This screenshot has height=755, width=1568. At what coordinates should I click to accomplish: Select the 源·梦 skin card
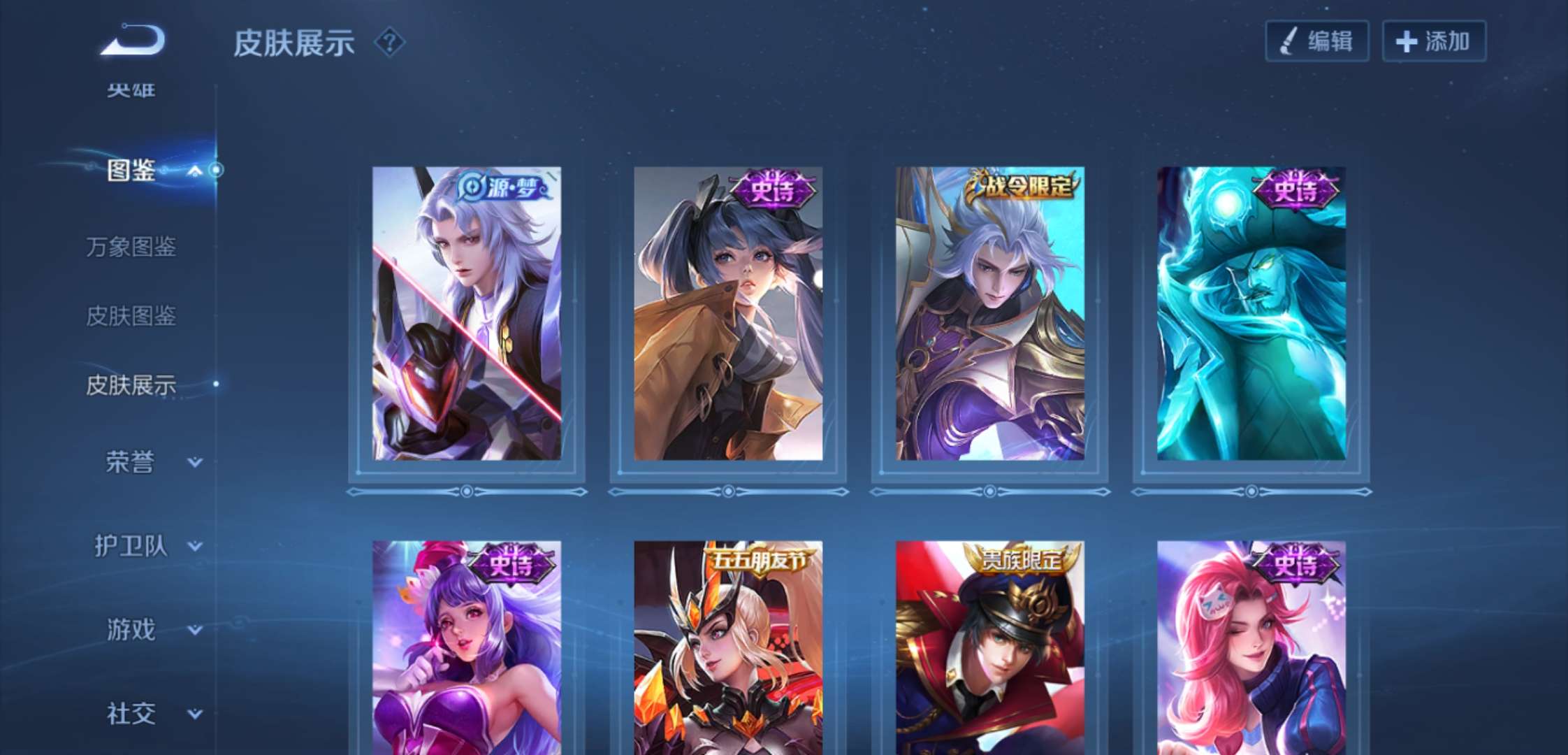tap(467, 313)
